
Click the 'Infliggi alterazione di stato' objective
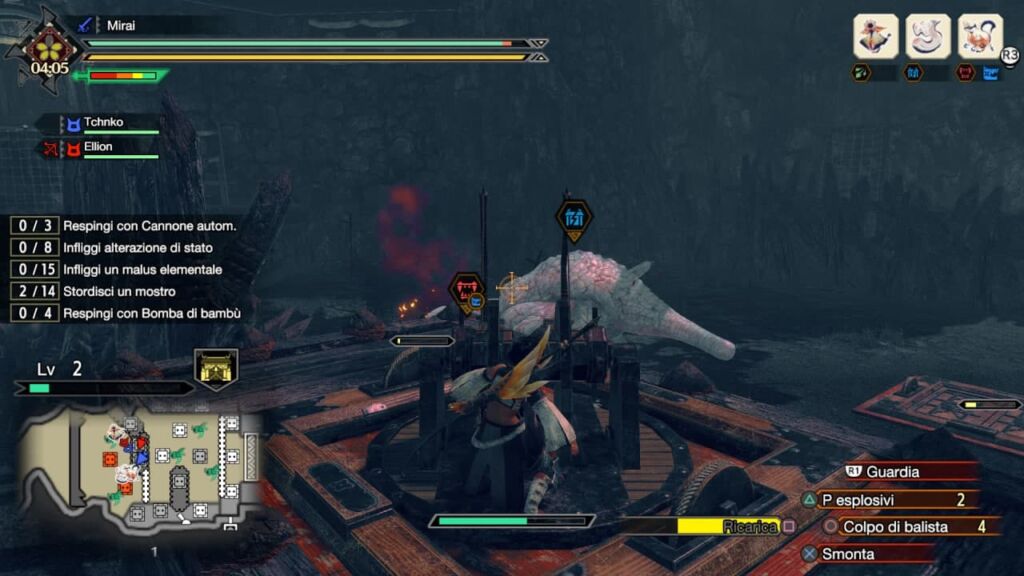pos(137,248)
